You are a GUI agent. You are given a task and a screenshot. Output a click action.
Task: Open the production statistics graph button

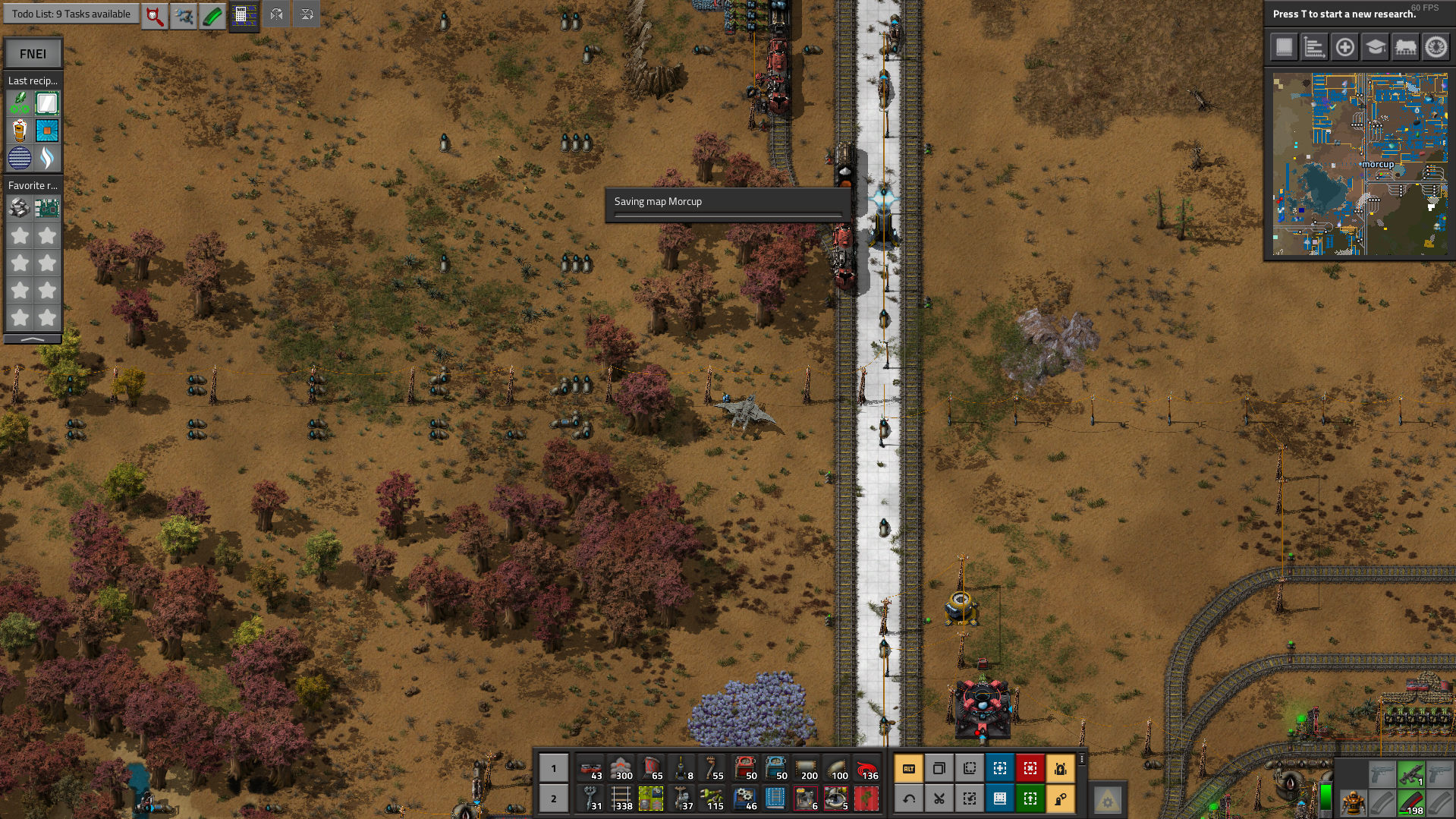tap(1314, 47)
